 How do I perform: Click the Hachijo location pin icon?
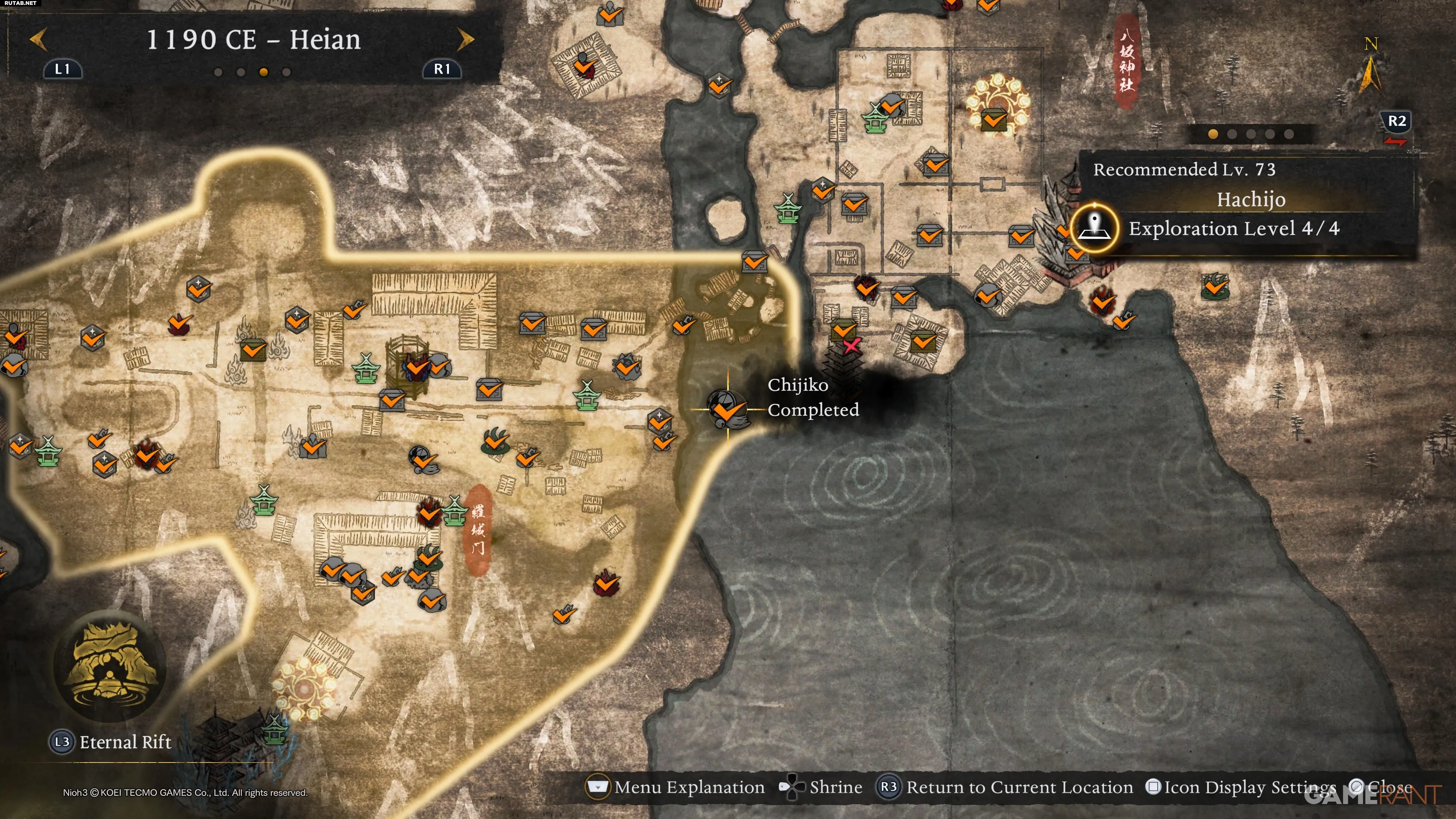[1095, 228]
